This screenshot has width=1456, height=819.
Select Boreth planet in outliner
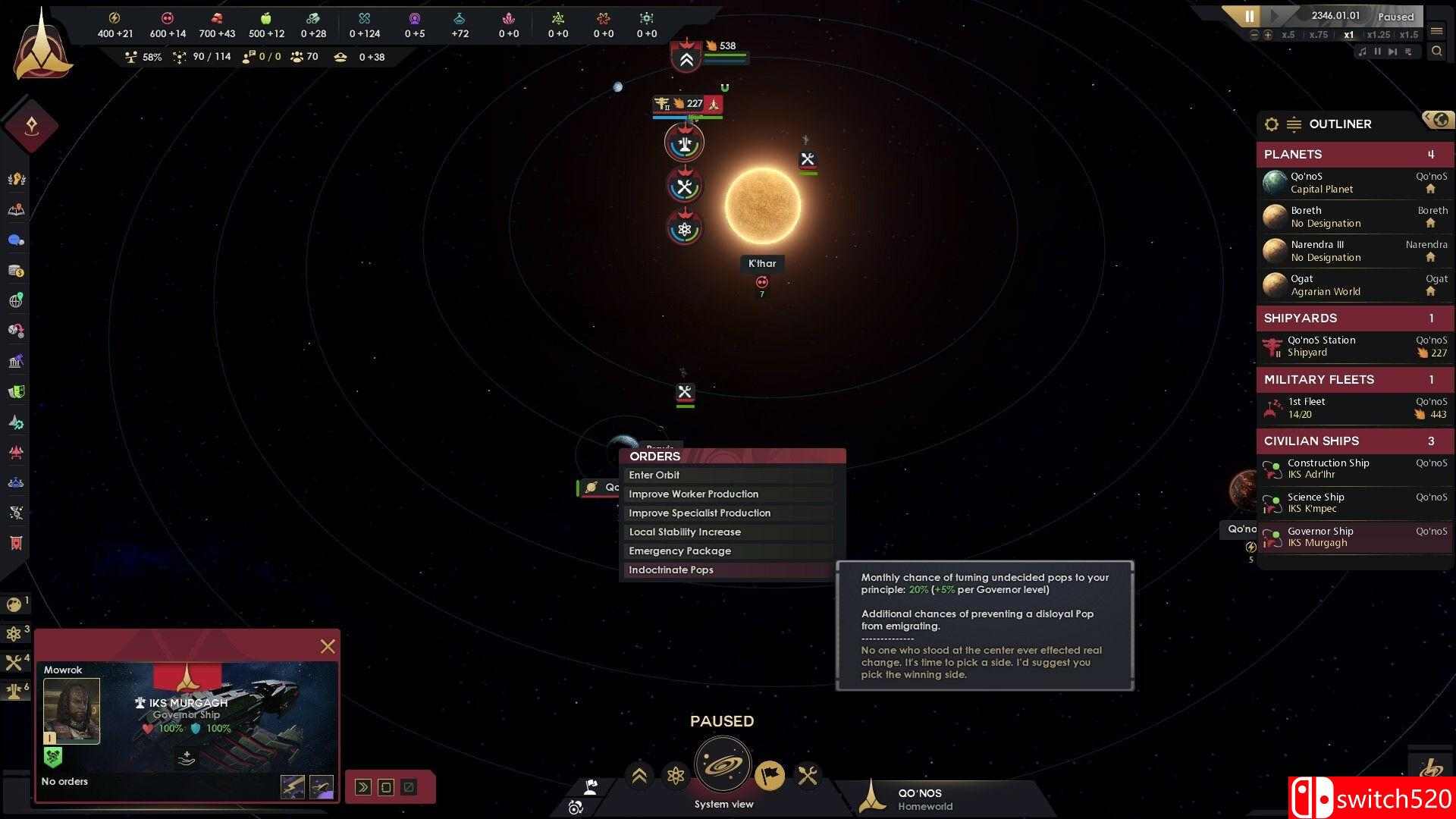1354,217
